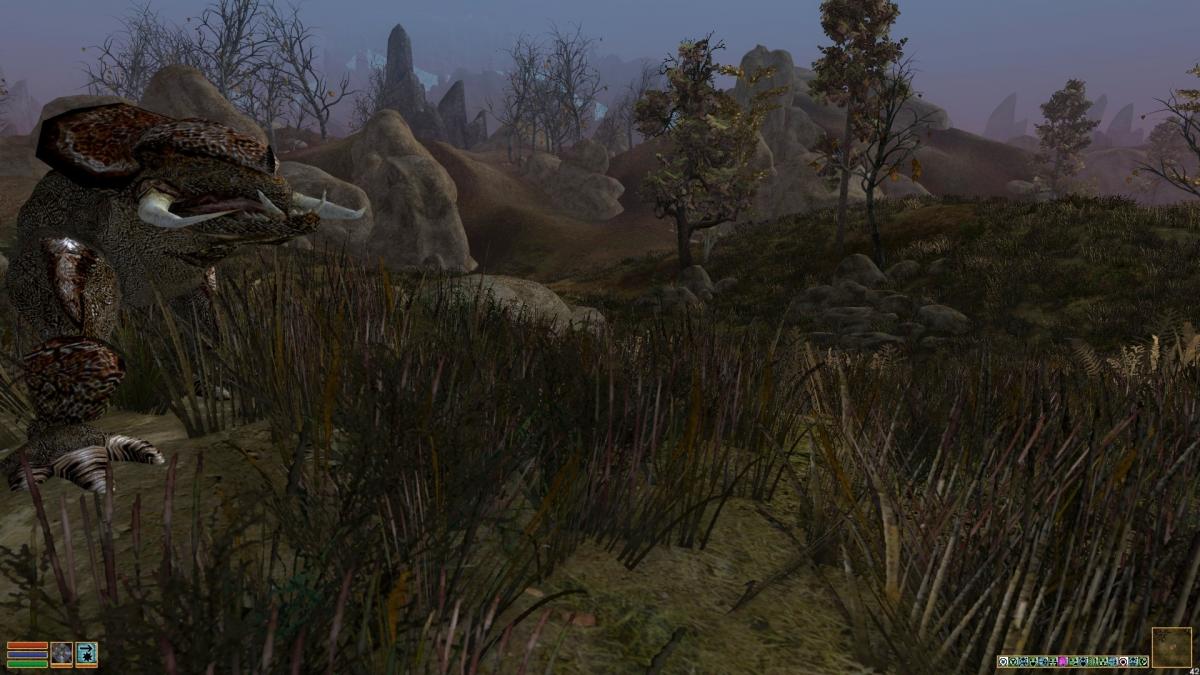This screenshot has height=675, width=1200.
Task: Open the minimap in the corner
Action: (1171, 647)
